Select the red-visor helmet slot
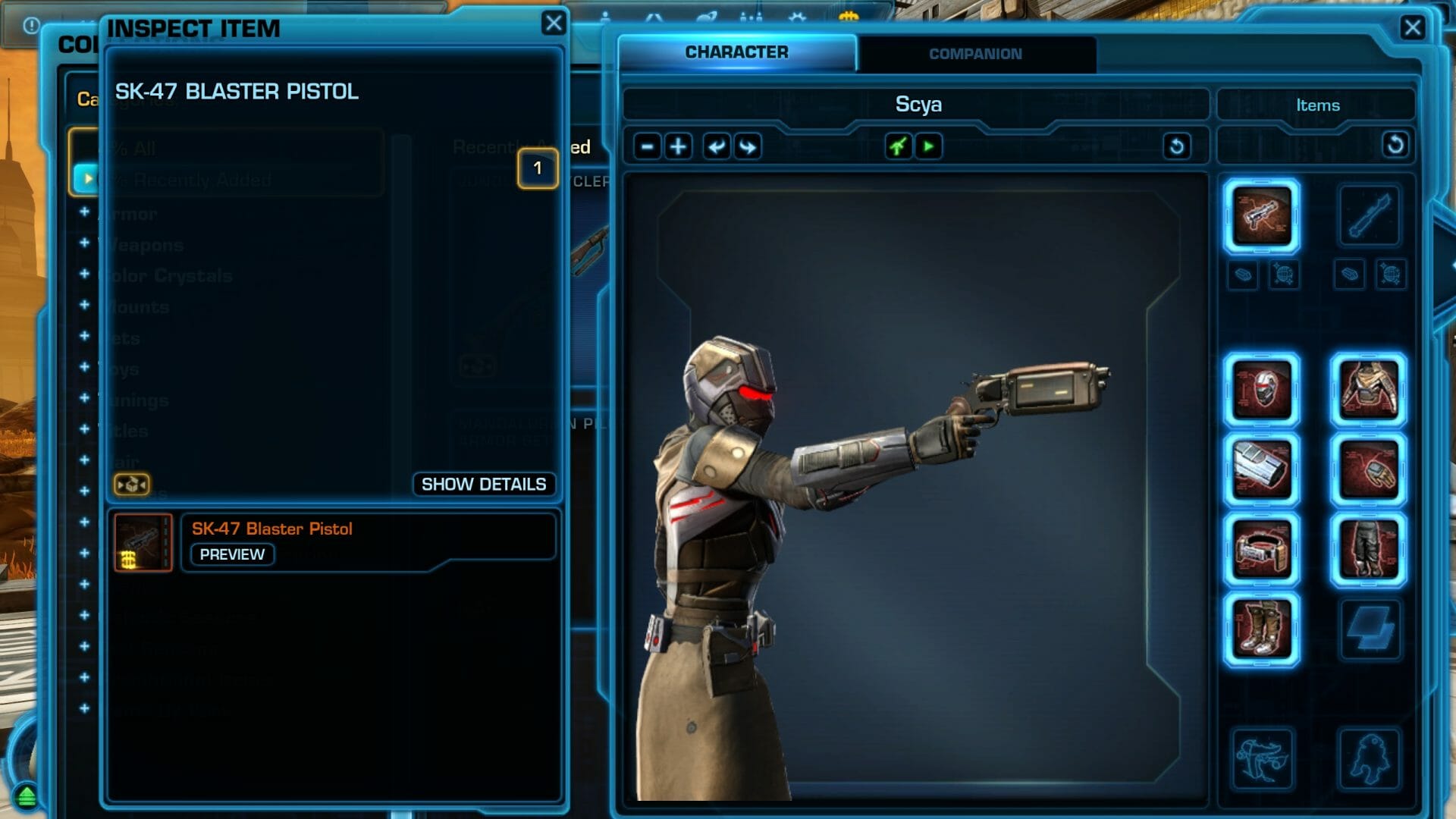The height and width of the screenshot is (819, 1456). (x=1261, y=391)
